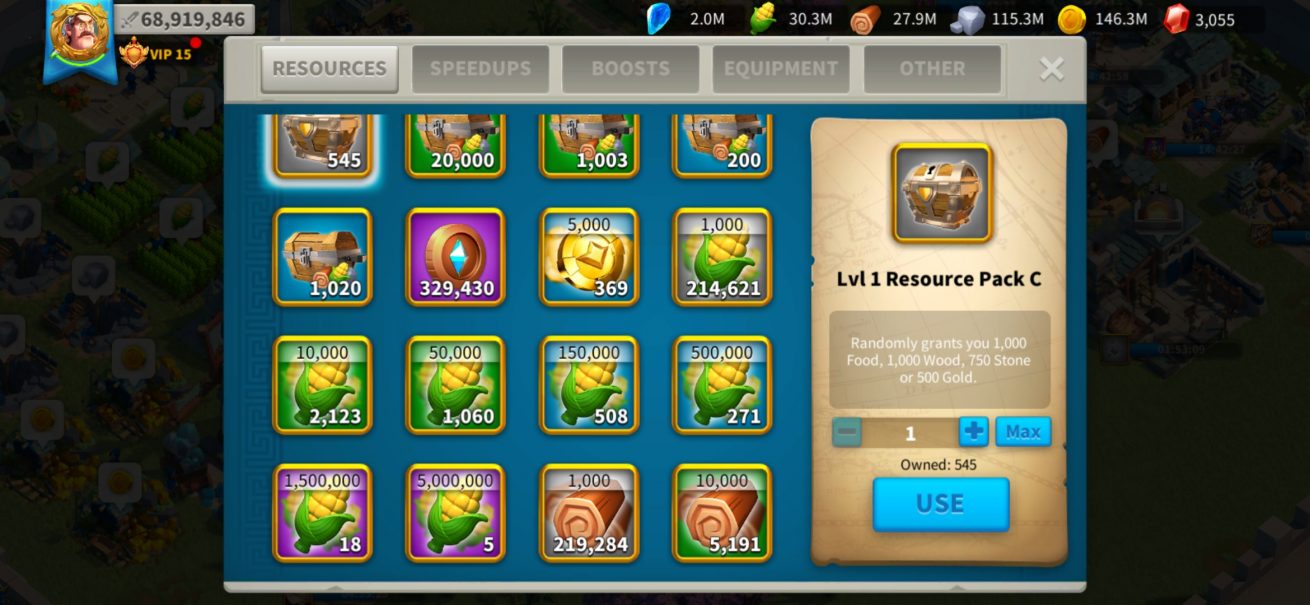The height and width of the screenshot is (605, 1310).
Task: Select the 329,430 purple coin token item
Action: point(455,257)
